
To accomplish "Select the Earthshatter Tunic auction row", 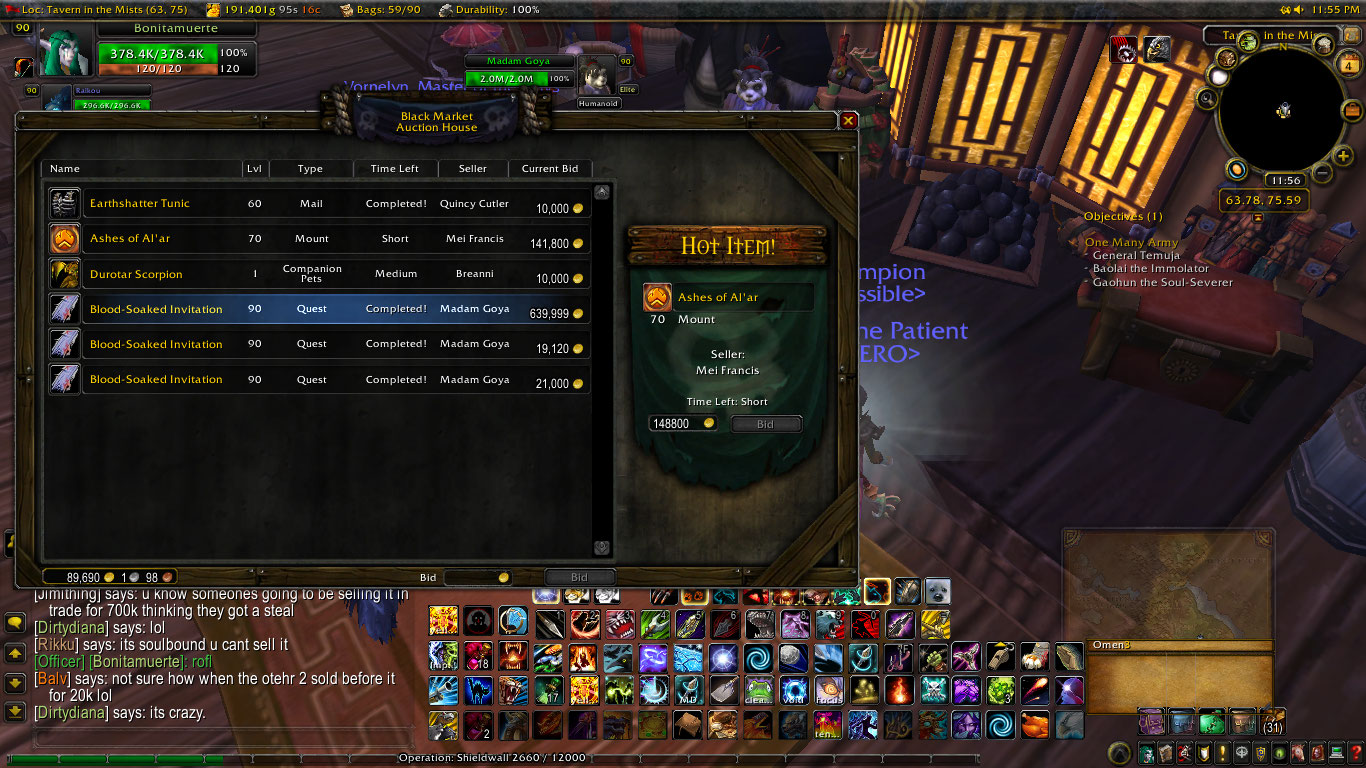I will 200,203.
